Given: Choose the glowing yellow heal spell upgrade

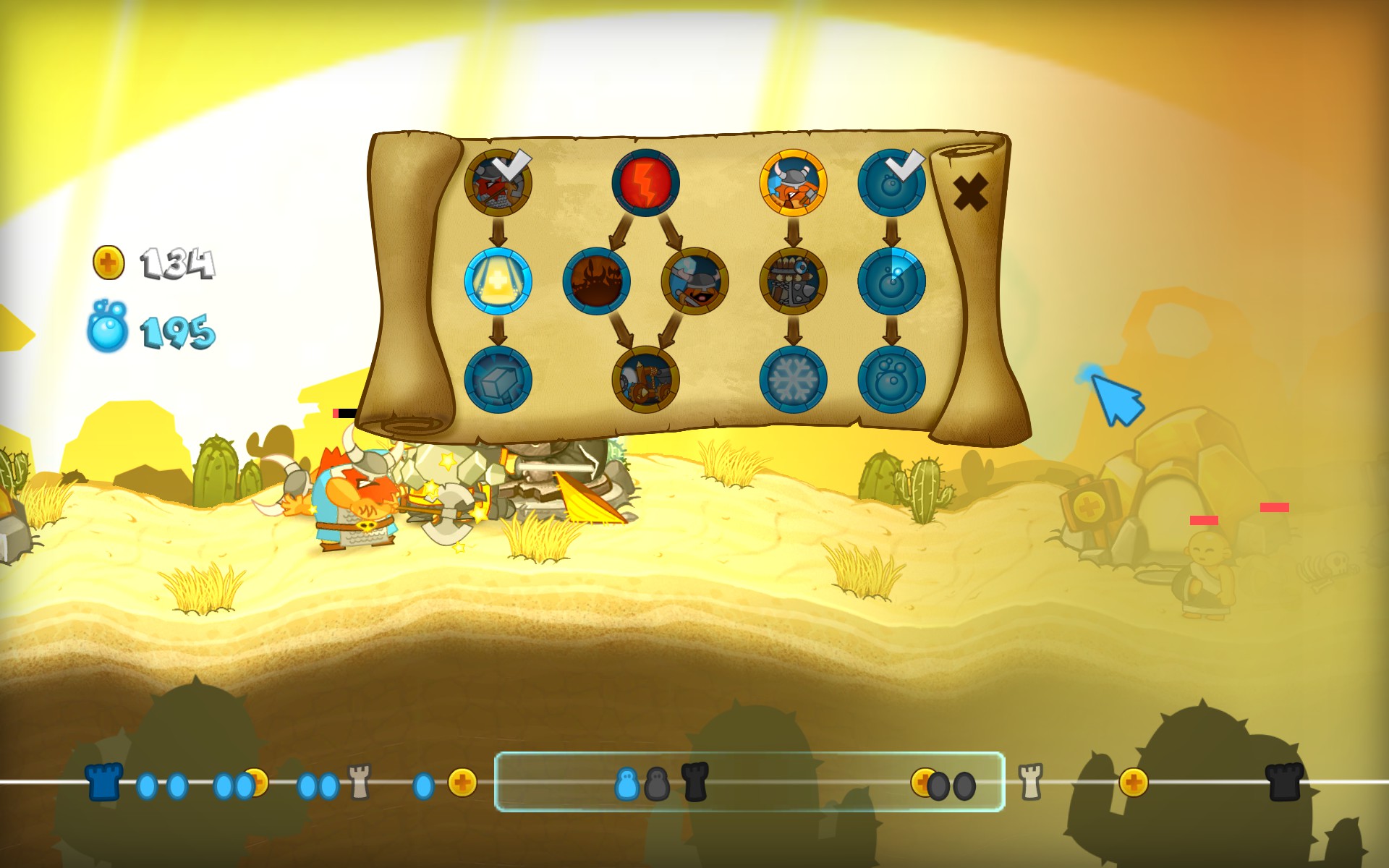Looking at the screenshot, I should tap(498, 281).
